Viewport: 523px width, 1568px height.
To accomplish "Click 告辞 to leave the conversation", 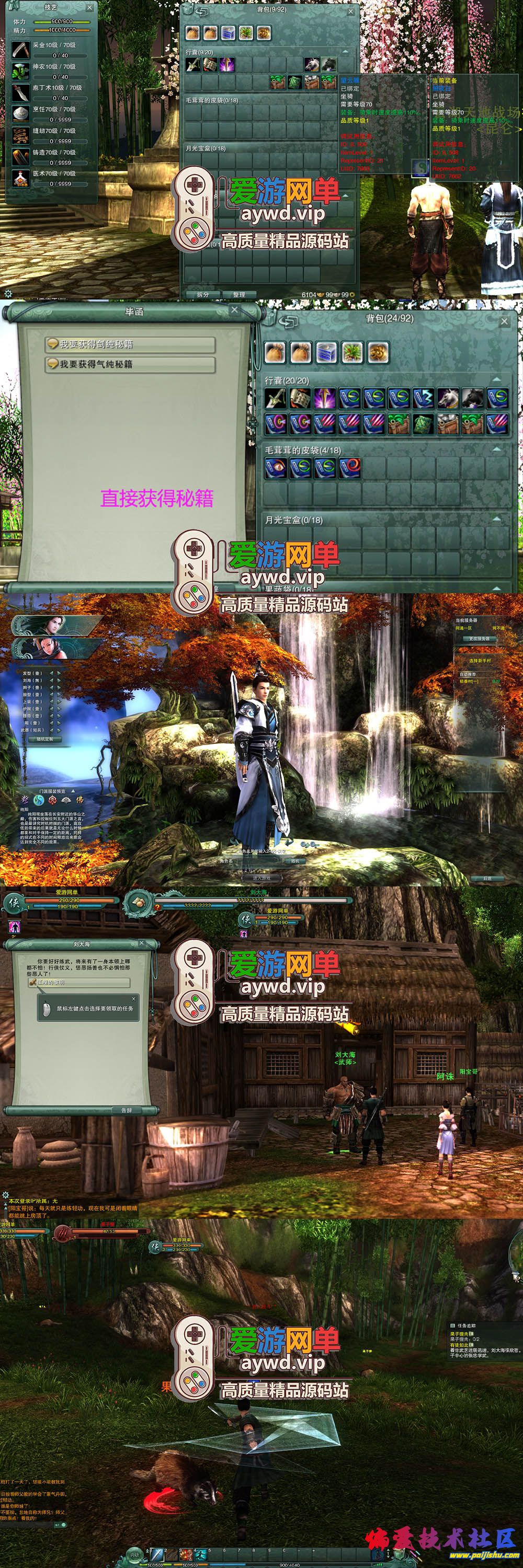I will [126, 1110].
